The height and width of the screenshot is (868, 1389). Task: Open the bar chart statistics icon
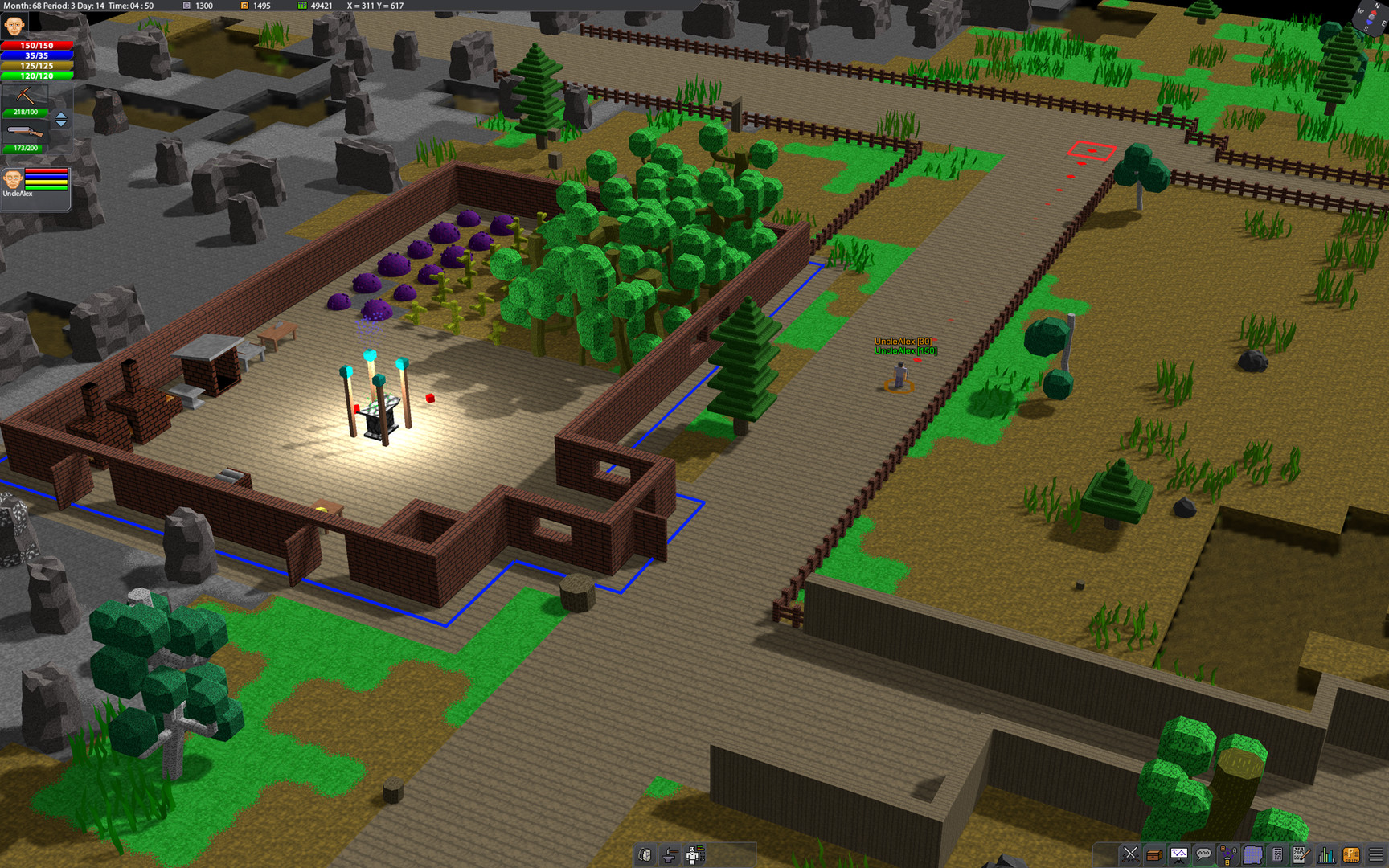tap(1325, 854)
